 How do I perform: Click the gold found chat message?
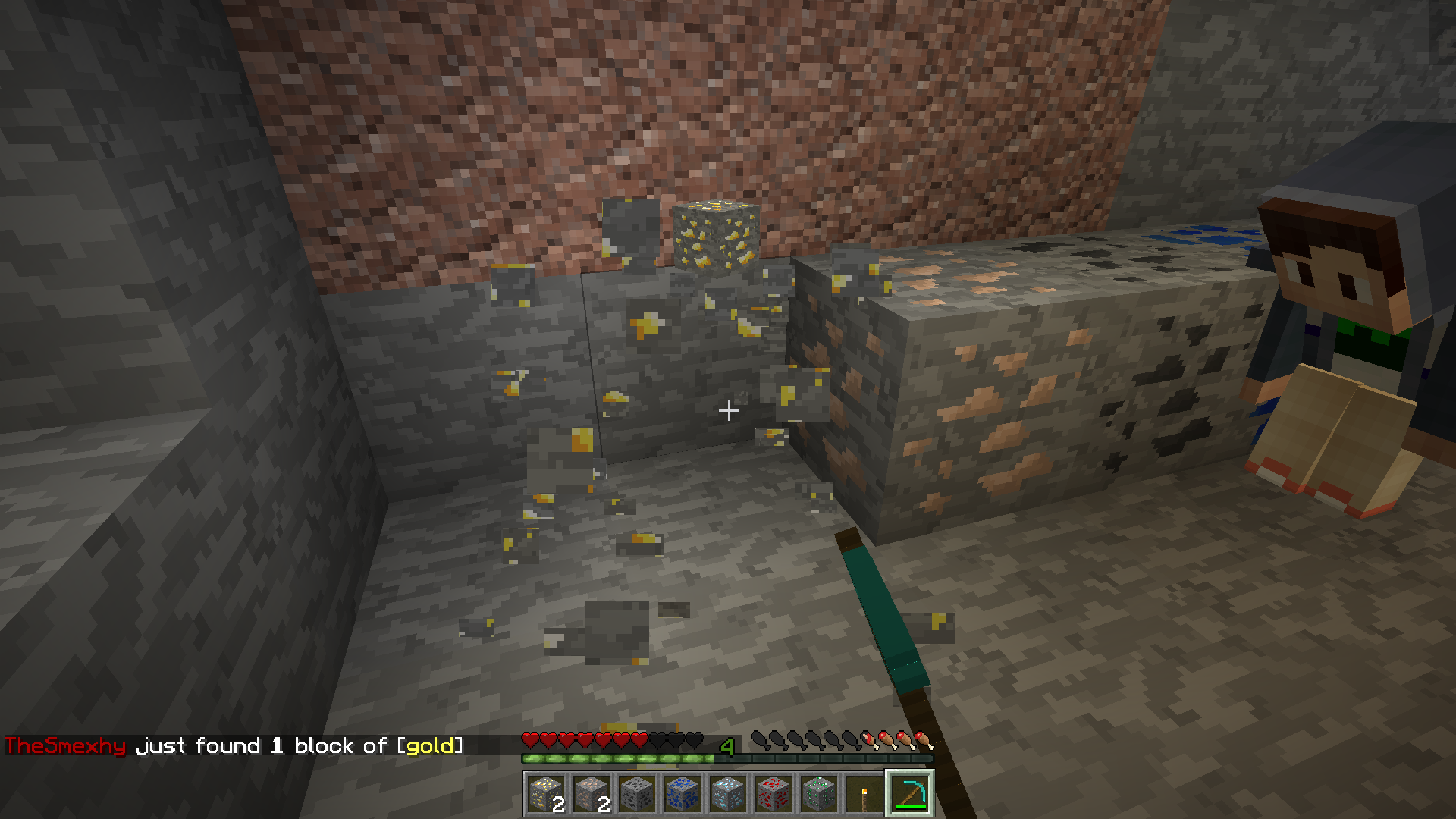[x=234, y=746]
